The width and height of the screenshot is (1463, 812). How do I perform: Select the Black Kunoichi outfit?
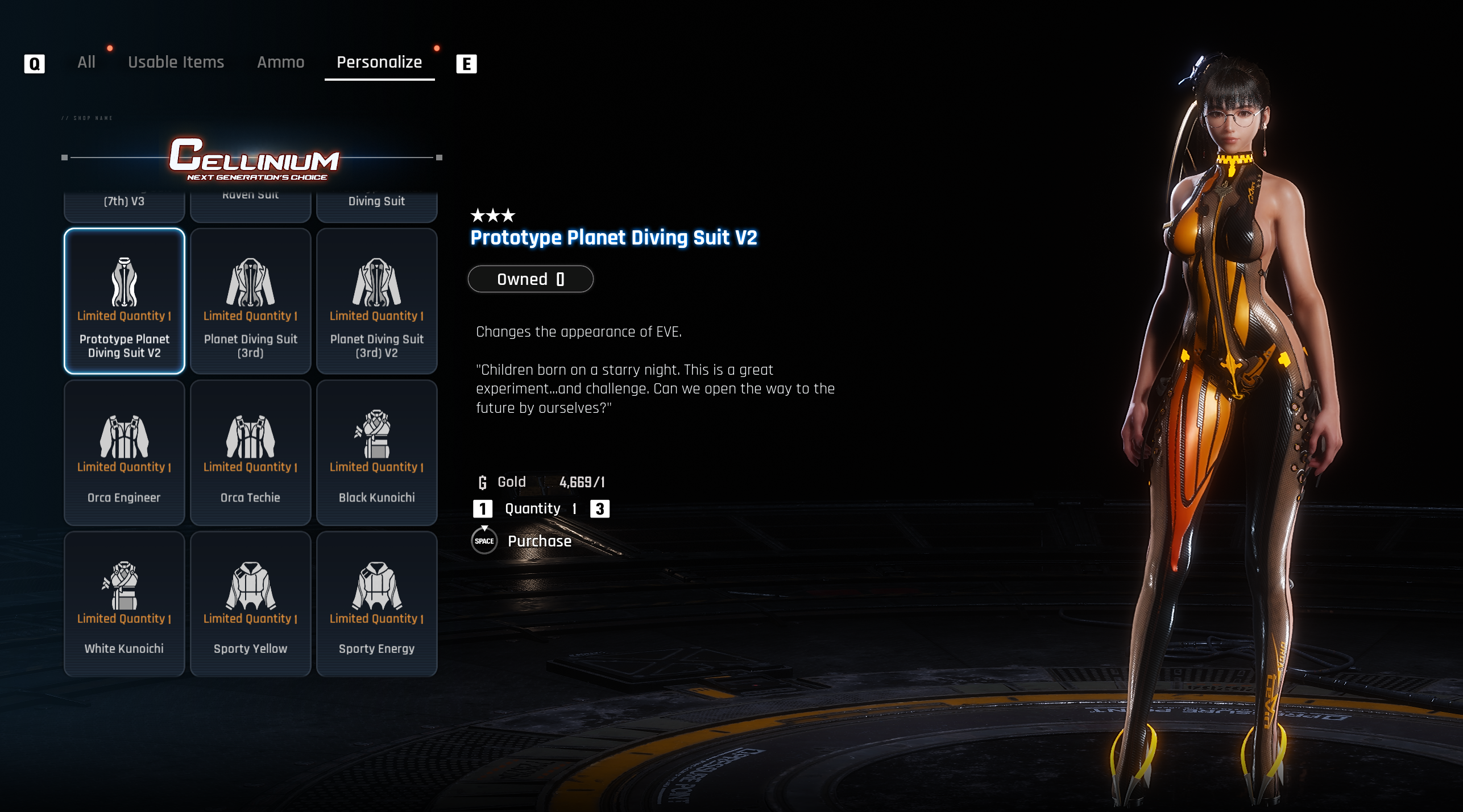tap(376, 452)
